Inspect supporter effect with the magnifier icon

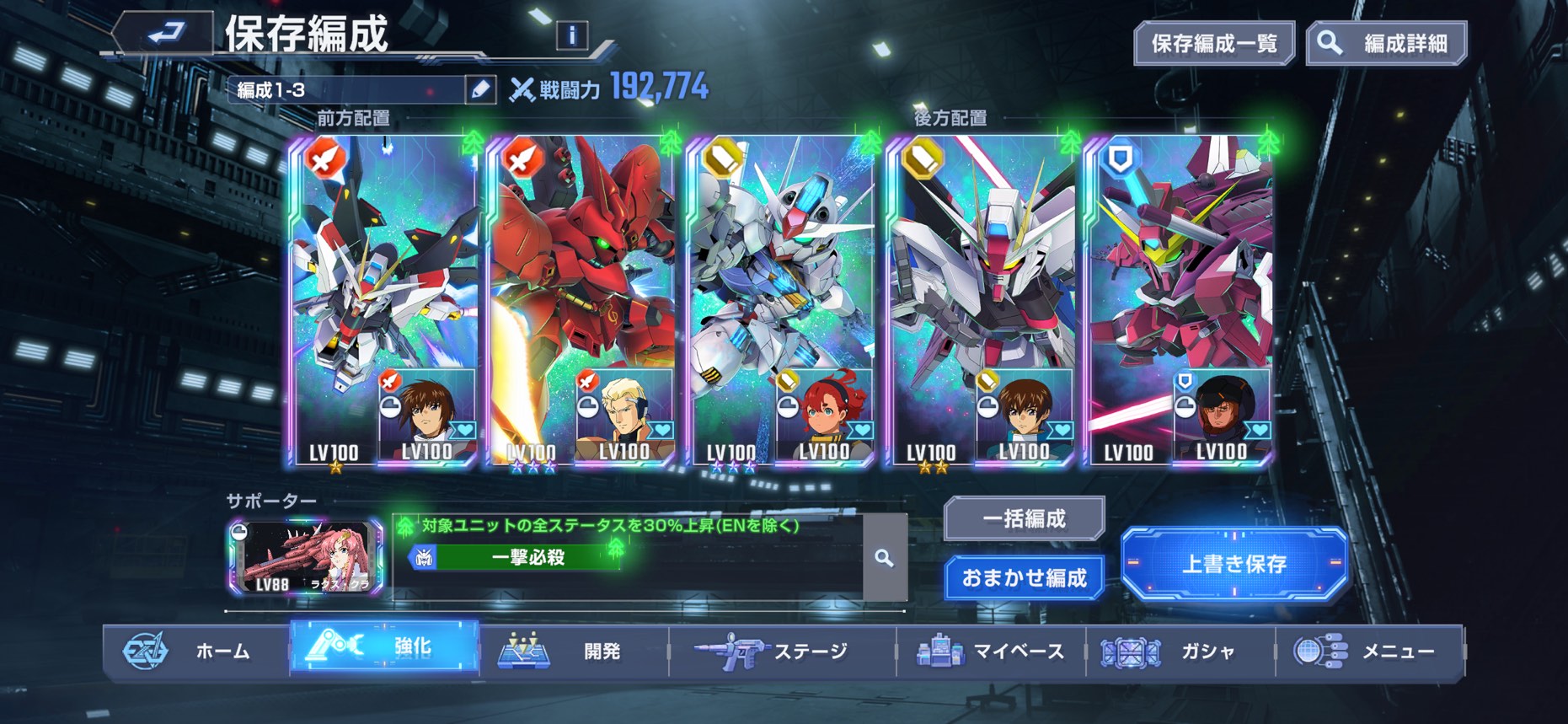click(x=884, y=557)
